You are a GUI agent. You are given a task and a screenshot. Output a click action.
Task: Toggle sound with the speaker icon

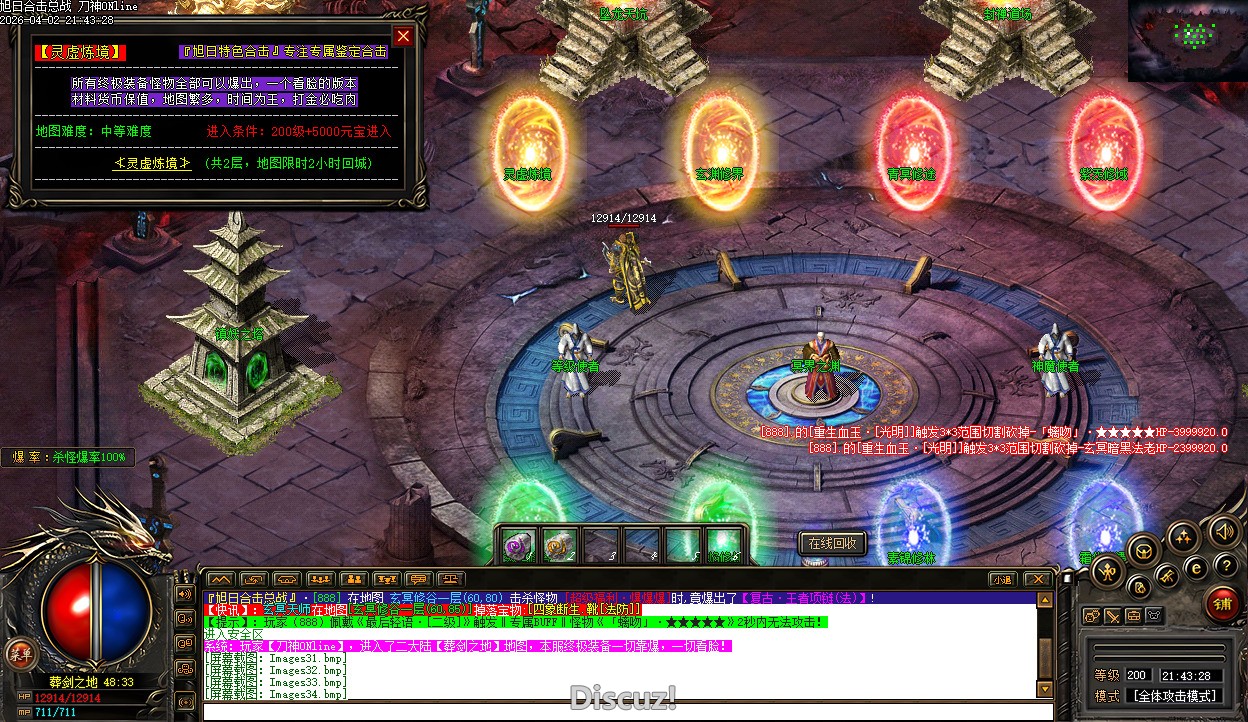(1220, 531)
